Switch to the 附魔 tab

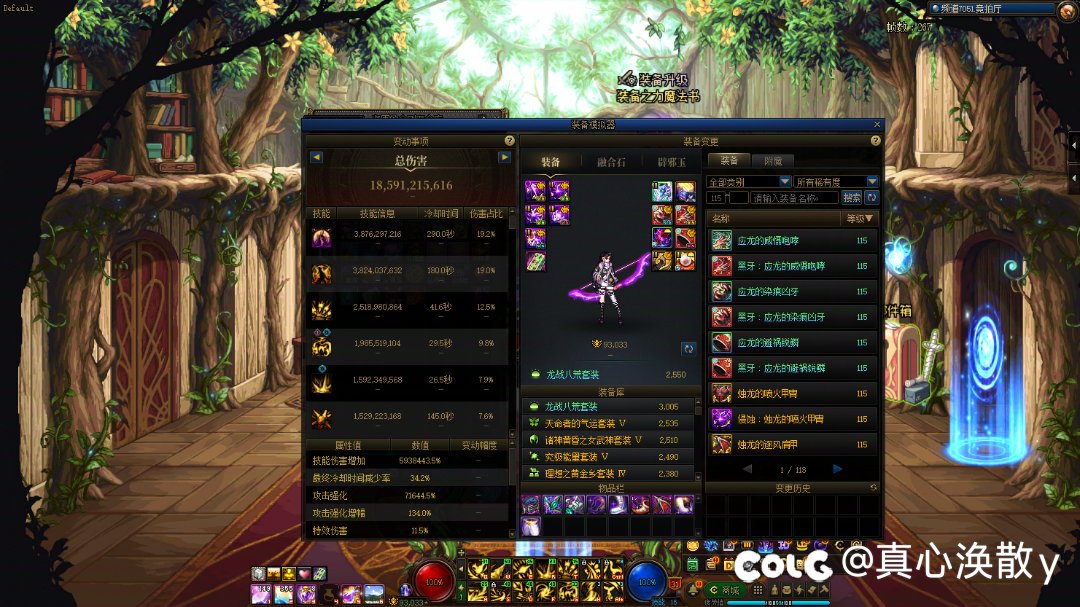(773, 160)
